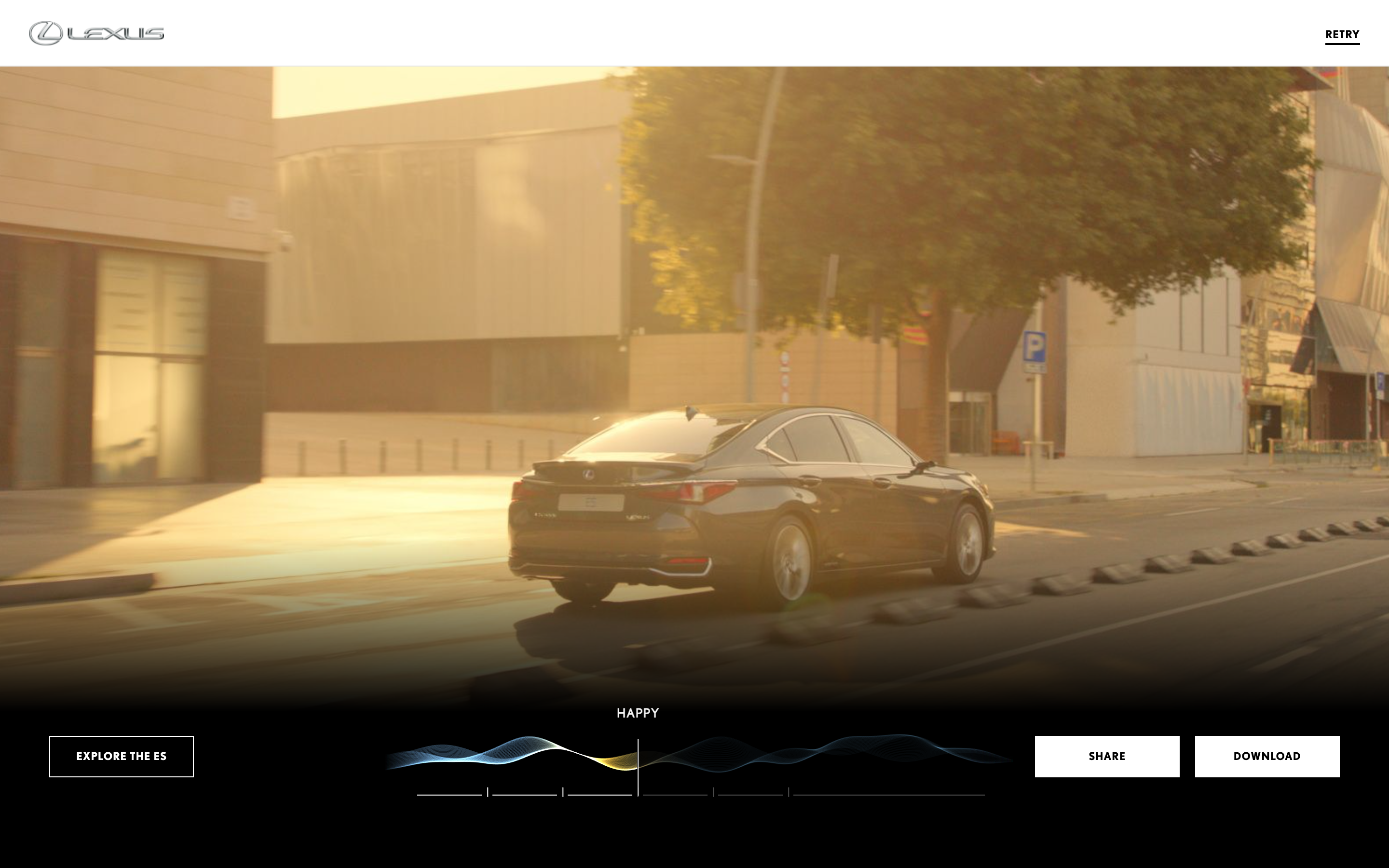
Task: Click the Lexus logo
Action: 96,33
